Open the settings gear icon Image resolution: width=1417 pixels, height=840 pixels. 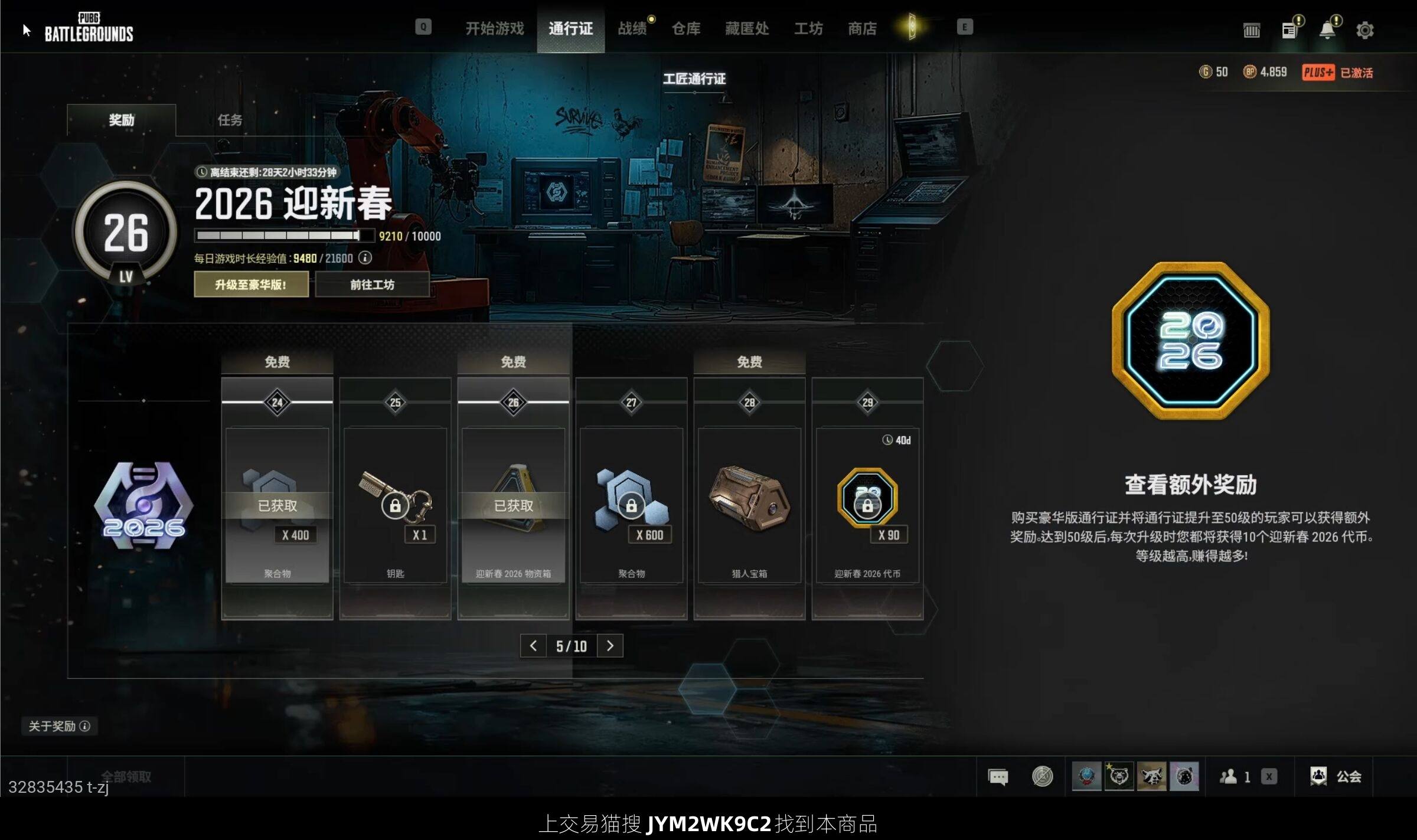click(x=1364, y=30)
